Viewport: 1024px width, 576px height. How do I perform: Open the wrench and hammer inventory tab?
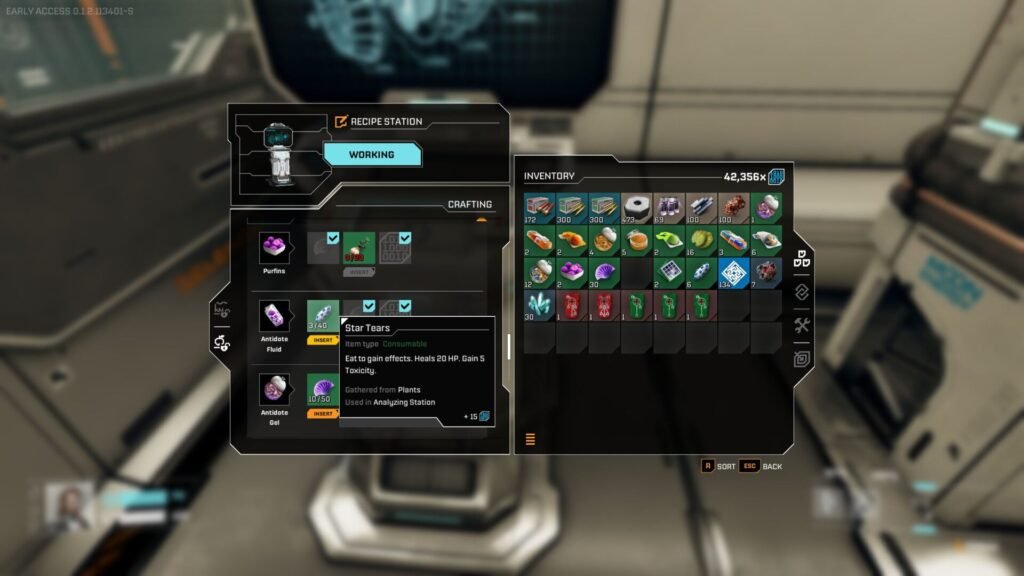coord(802,325)
